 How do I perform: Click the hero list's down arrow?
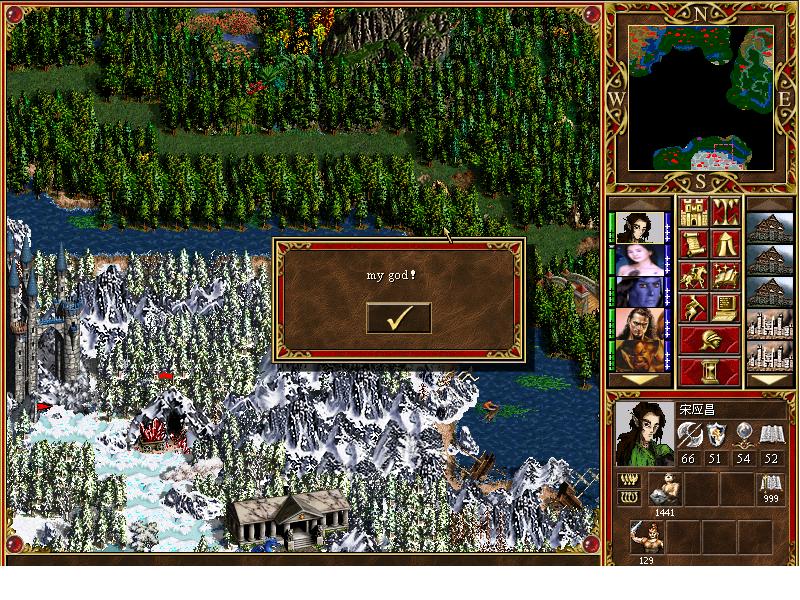click(637, 380)
